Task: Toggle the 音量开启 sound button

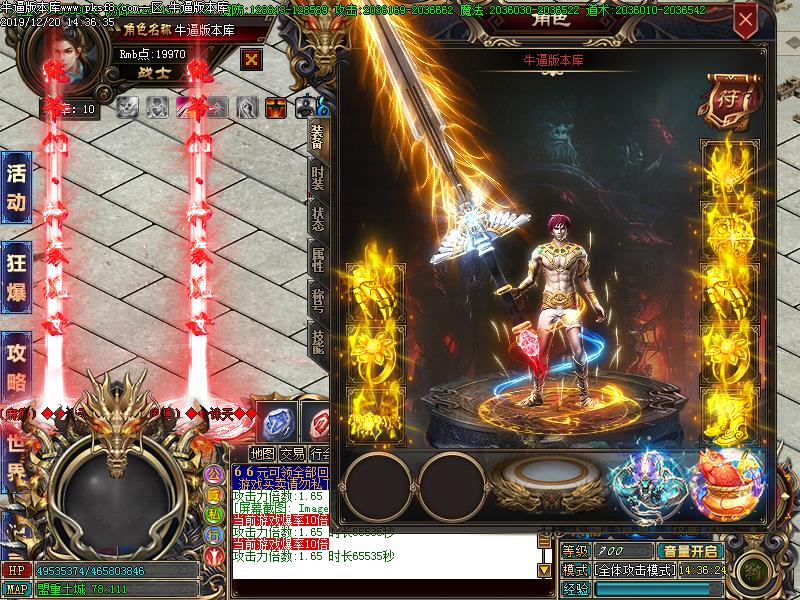Action: 690,551
